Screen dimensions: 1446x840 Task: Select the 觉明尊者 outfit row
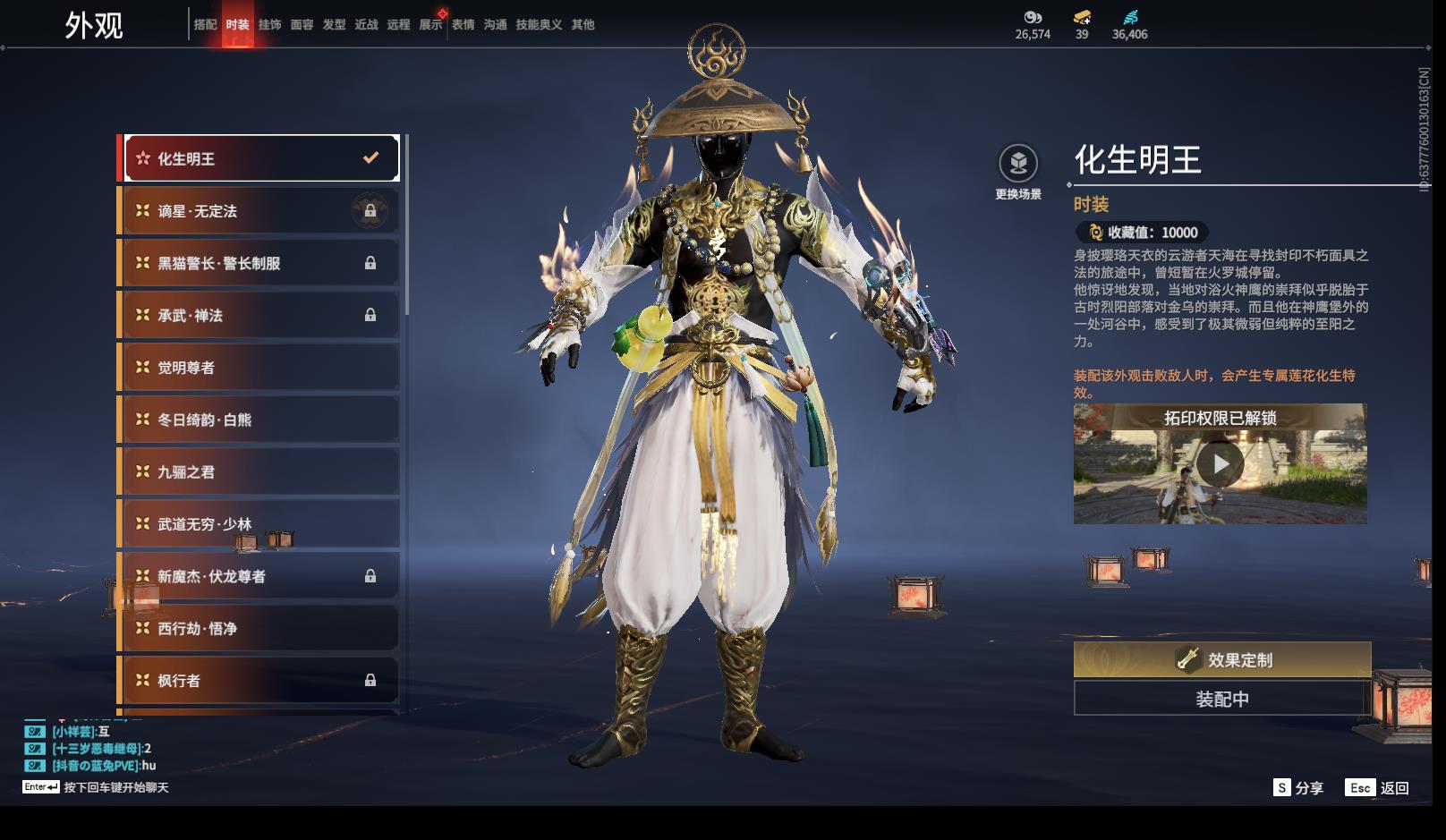click(259, 368)
